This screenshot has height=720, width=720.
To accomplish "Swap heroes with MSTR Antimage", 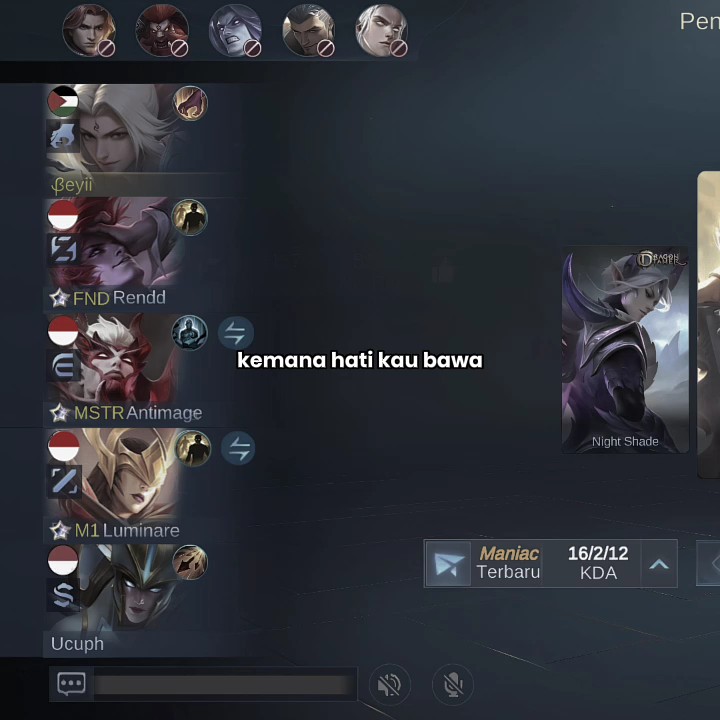I will 236,333.
